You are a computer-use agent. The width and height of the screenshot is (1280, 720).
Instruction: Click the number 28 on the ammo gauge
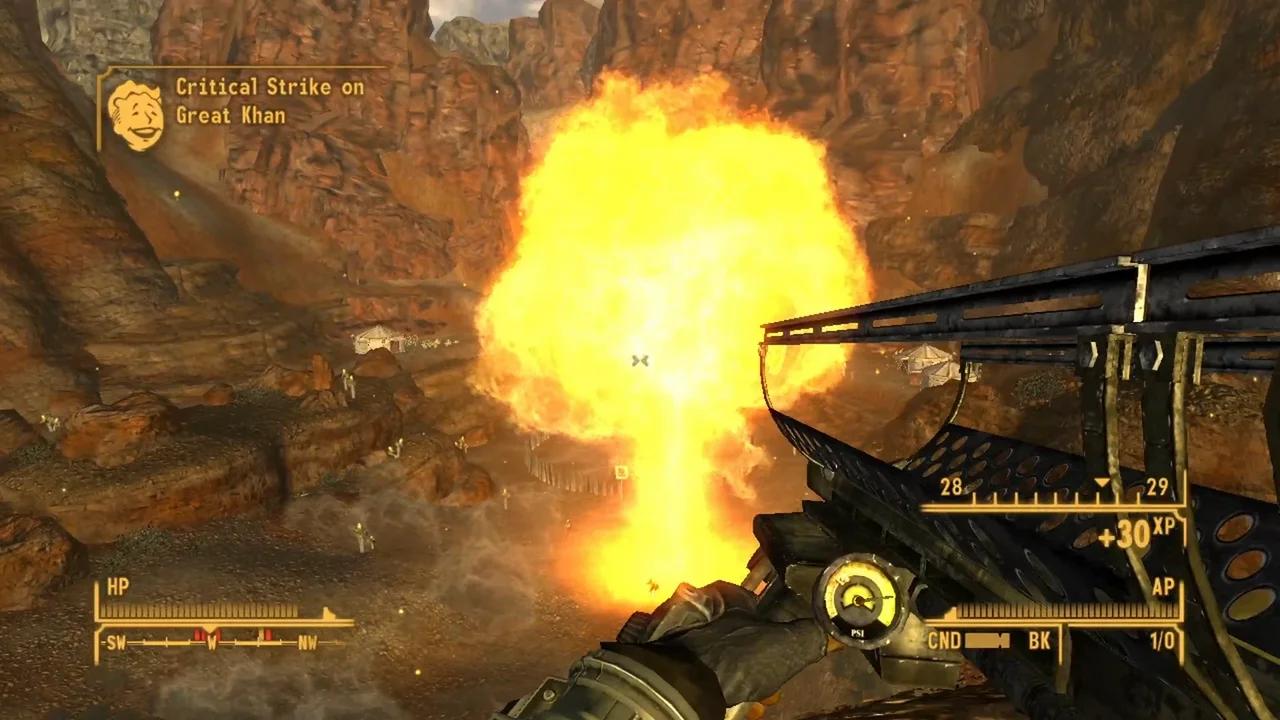(x=951, y=485)
